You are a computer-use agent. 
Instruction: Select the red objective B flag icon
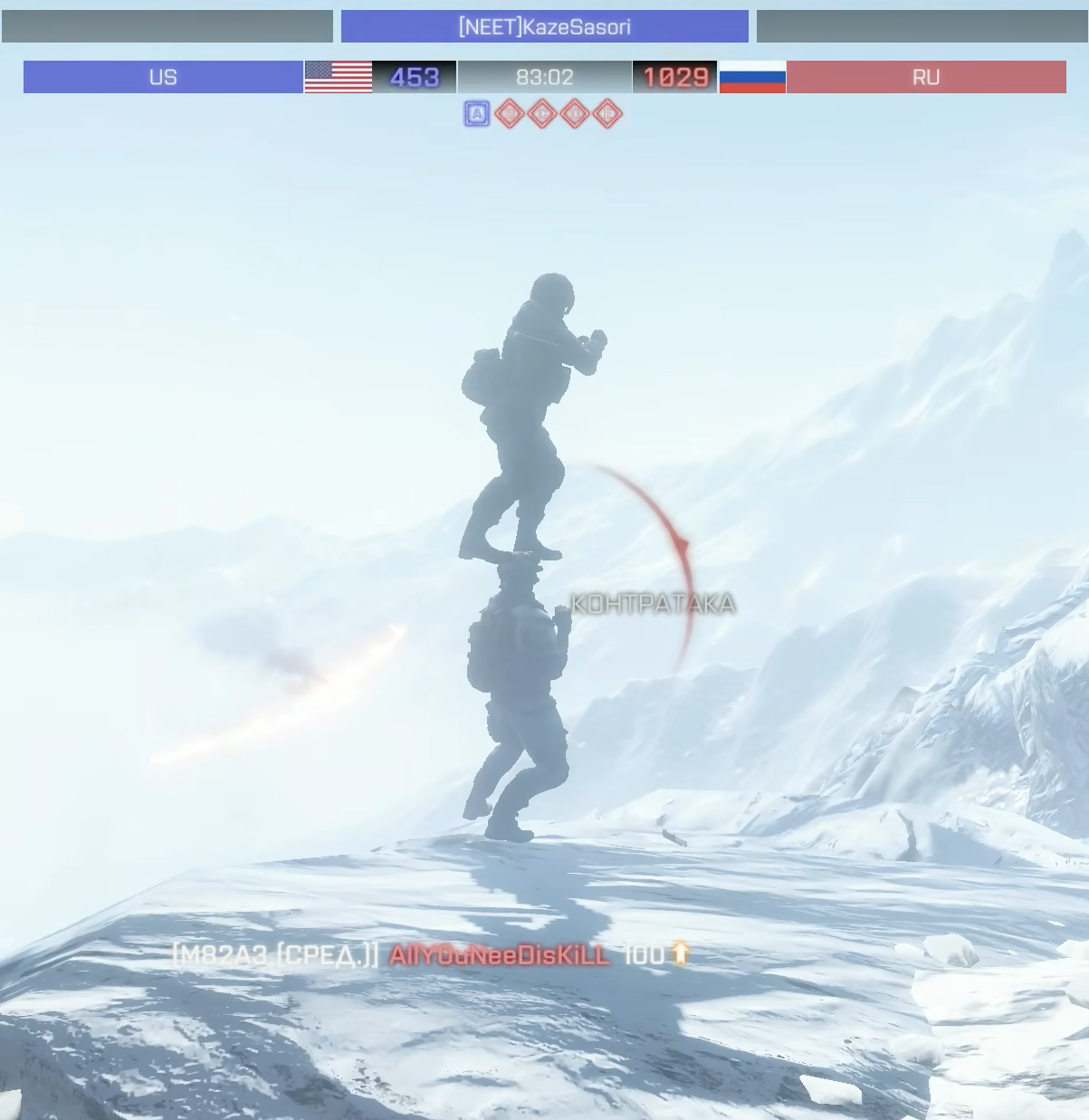(x=510, y=114)
